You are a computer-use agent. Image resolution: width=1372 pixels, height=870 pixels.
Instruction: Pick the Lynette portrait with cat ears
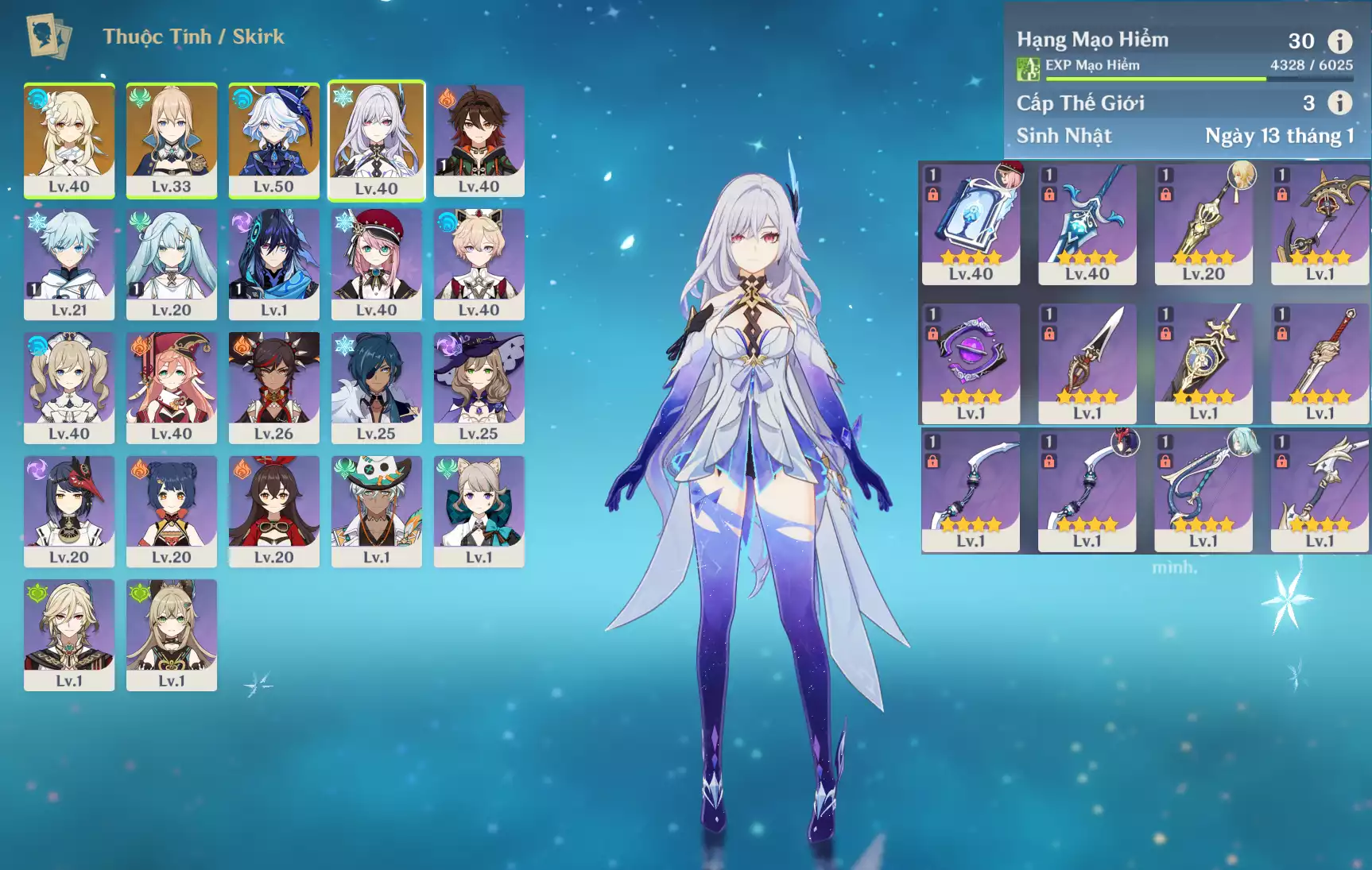click(479, 510)
